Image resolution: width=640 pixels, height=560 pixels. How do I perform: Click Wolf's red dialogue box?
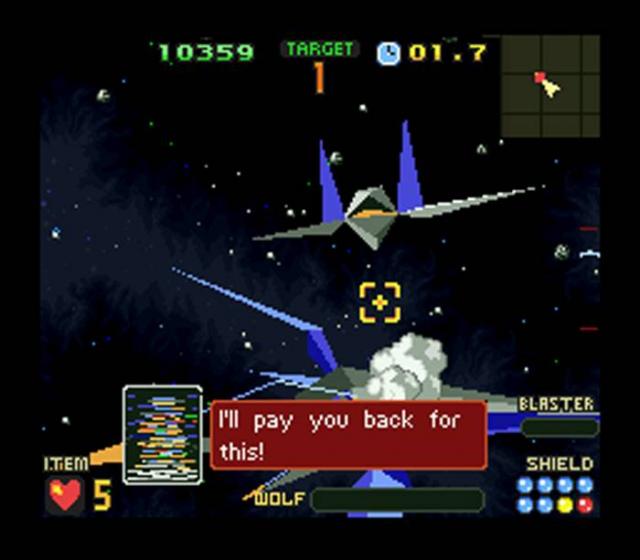click(348, 435)
